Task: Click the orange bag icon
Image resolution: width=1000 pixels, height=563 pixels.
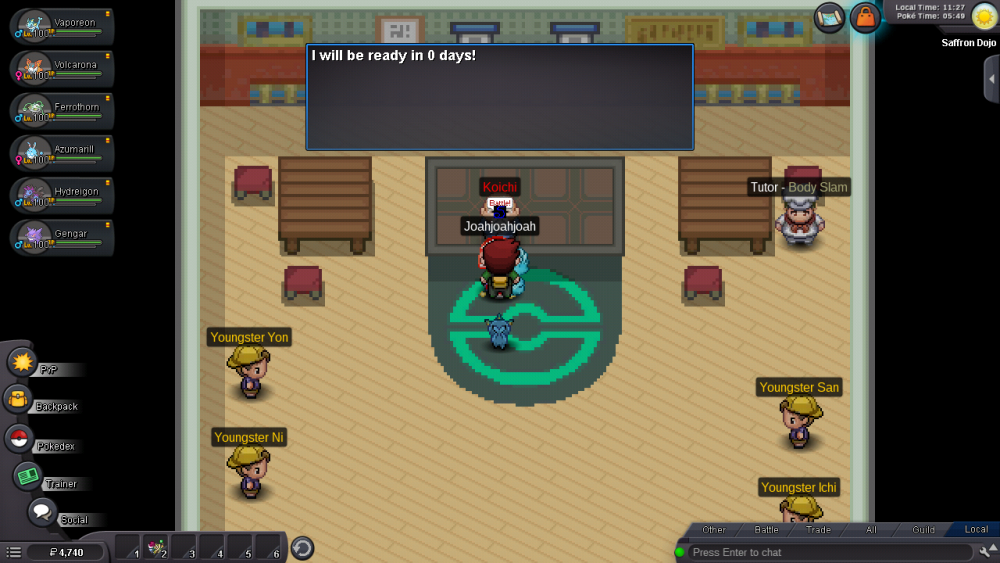Action: [x=865, y=17]
